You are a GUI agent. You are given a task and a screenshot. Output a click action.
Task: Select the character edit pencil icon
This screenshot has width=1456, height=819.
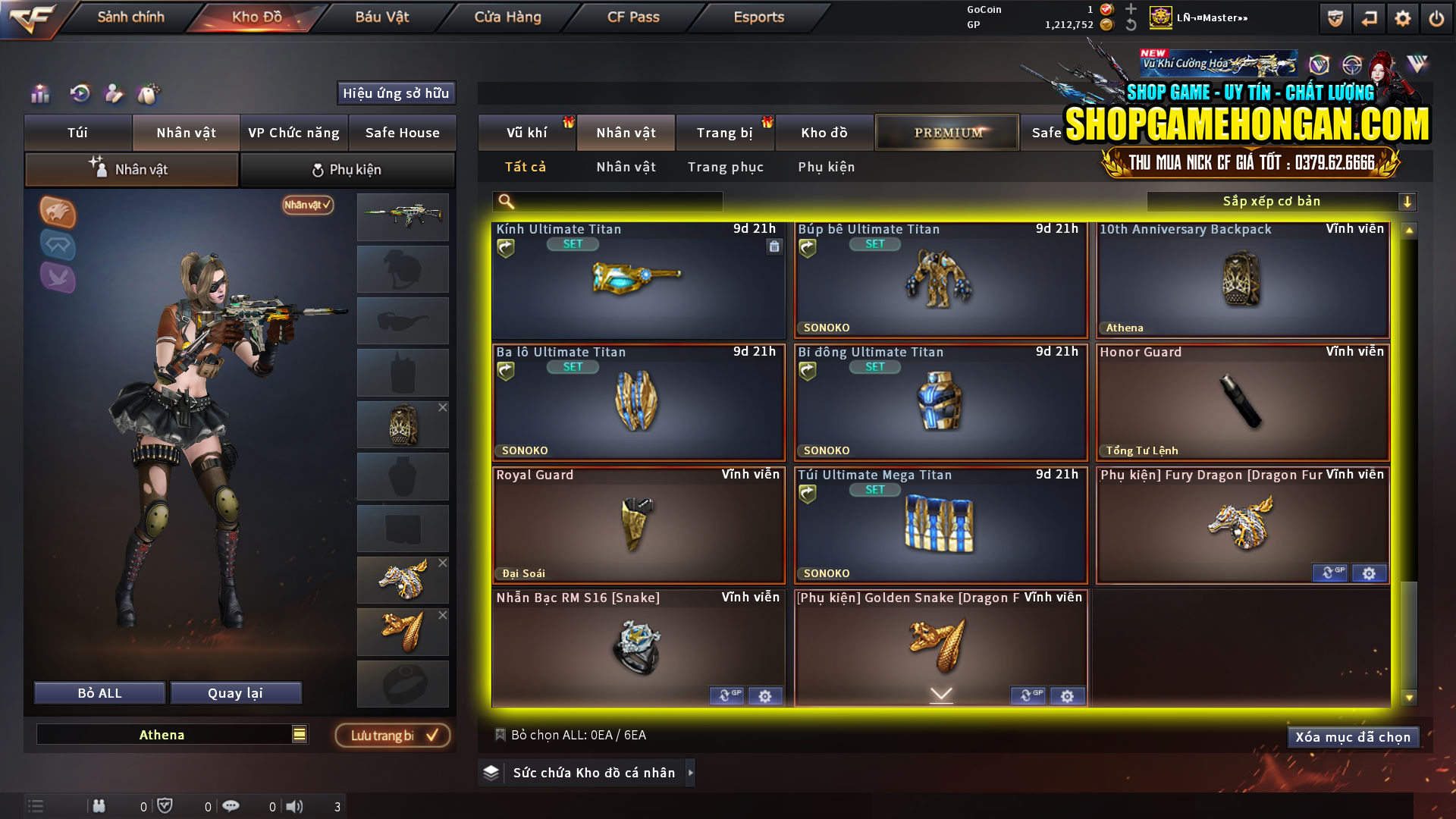(114, 93)
